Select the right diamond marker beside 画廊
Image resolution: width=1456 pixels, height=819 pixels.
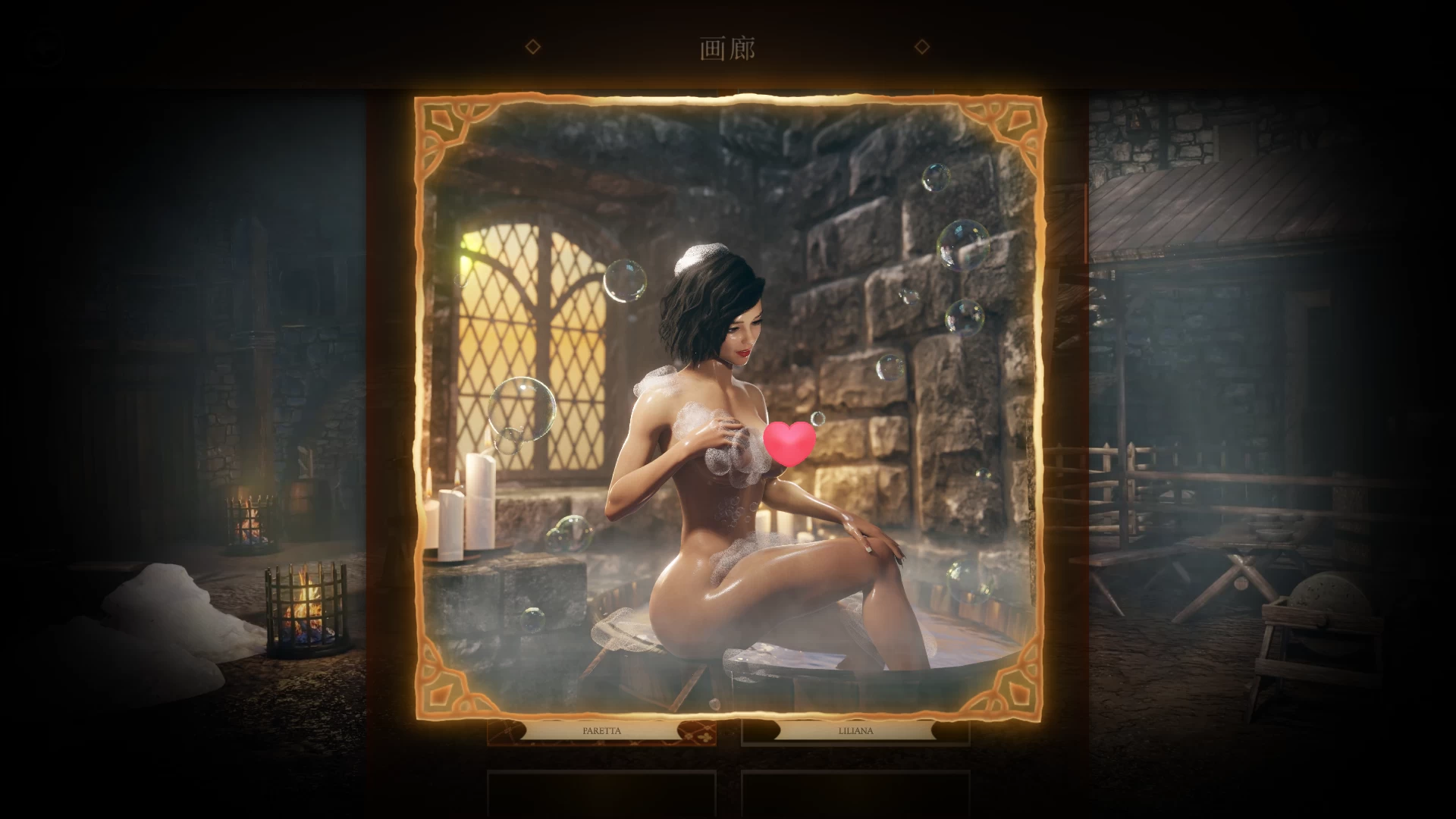click(922, 47)
